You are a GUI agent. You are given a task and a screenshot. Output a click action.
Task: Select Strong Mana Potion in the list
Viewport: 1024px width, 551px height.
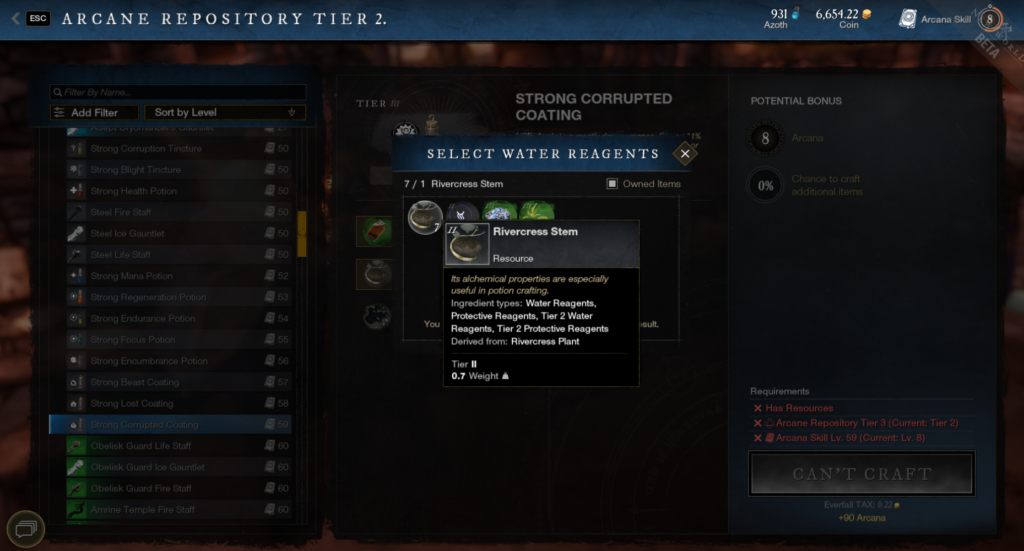[131, 276]
